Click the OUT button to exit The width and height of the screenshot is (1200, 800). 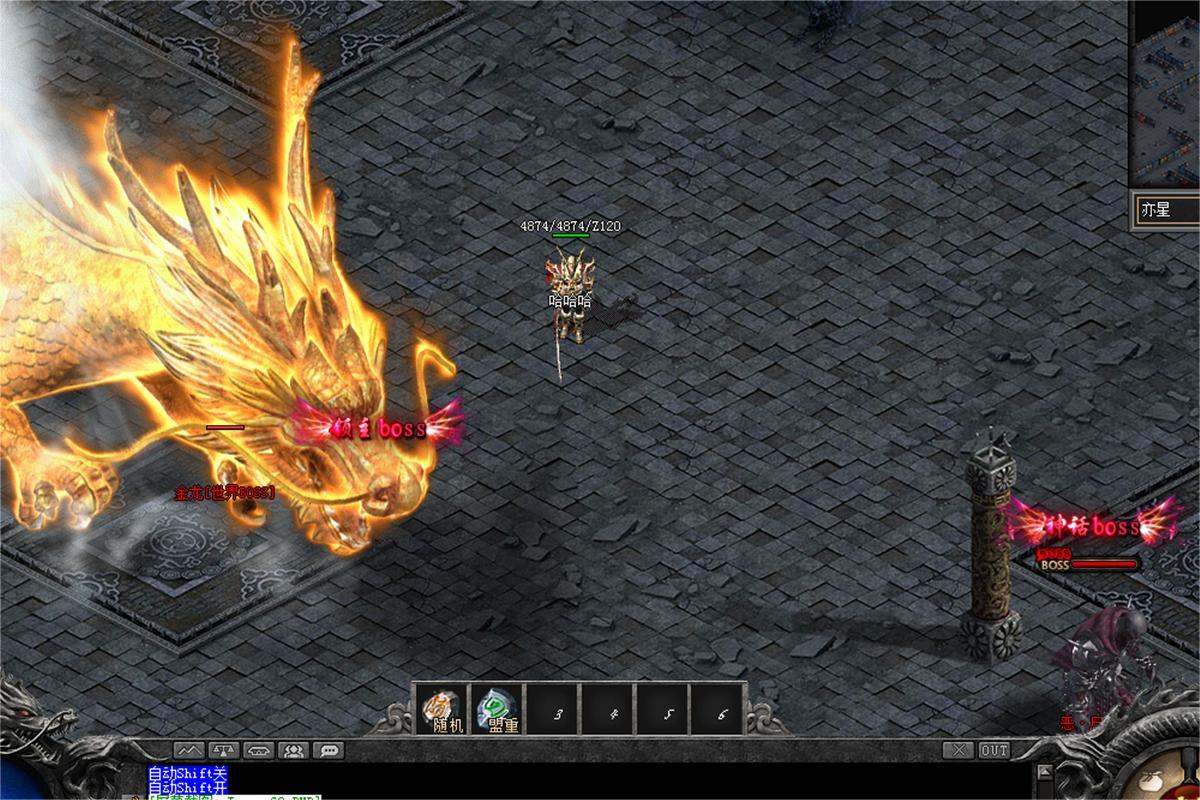coord(994,750)
